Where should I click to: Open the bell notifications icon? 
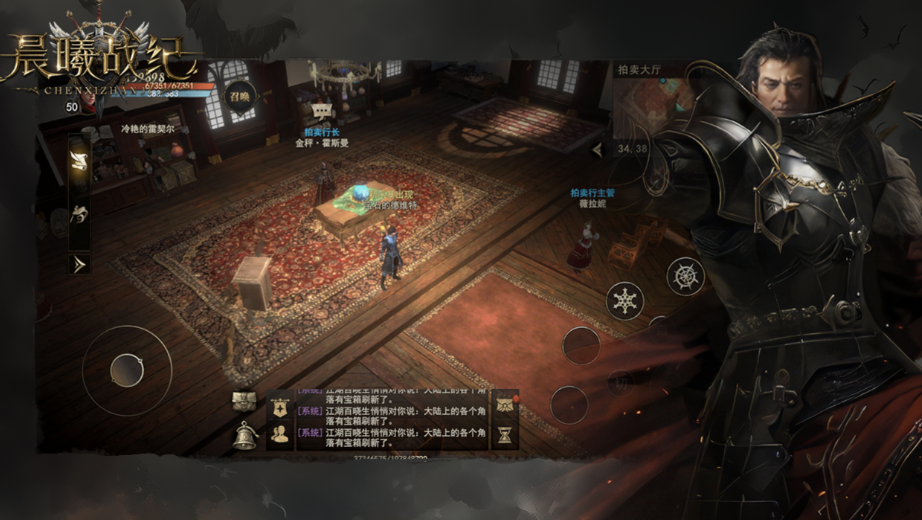pyautogui.click(x=244, y=436)
